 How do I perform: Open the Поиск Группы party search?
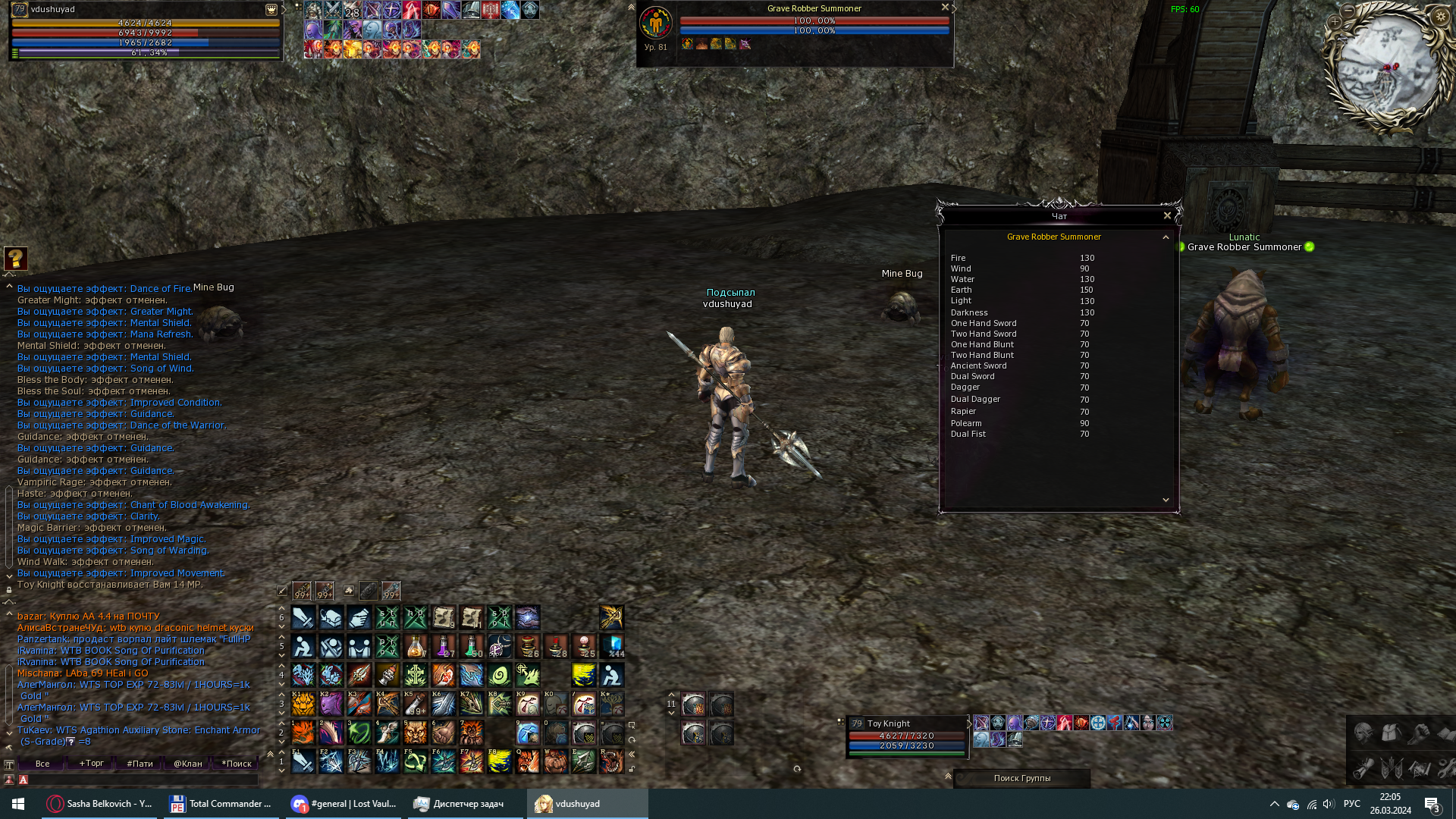[x=1021, y=778]
